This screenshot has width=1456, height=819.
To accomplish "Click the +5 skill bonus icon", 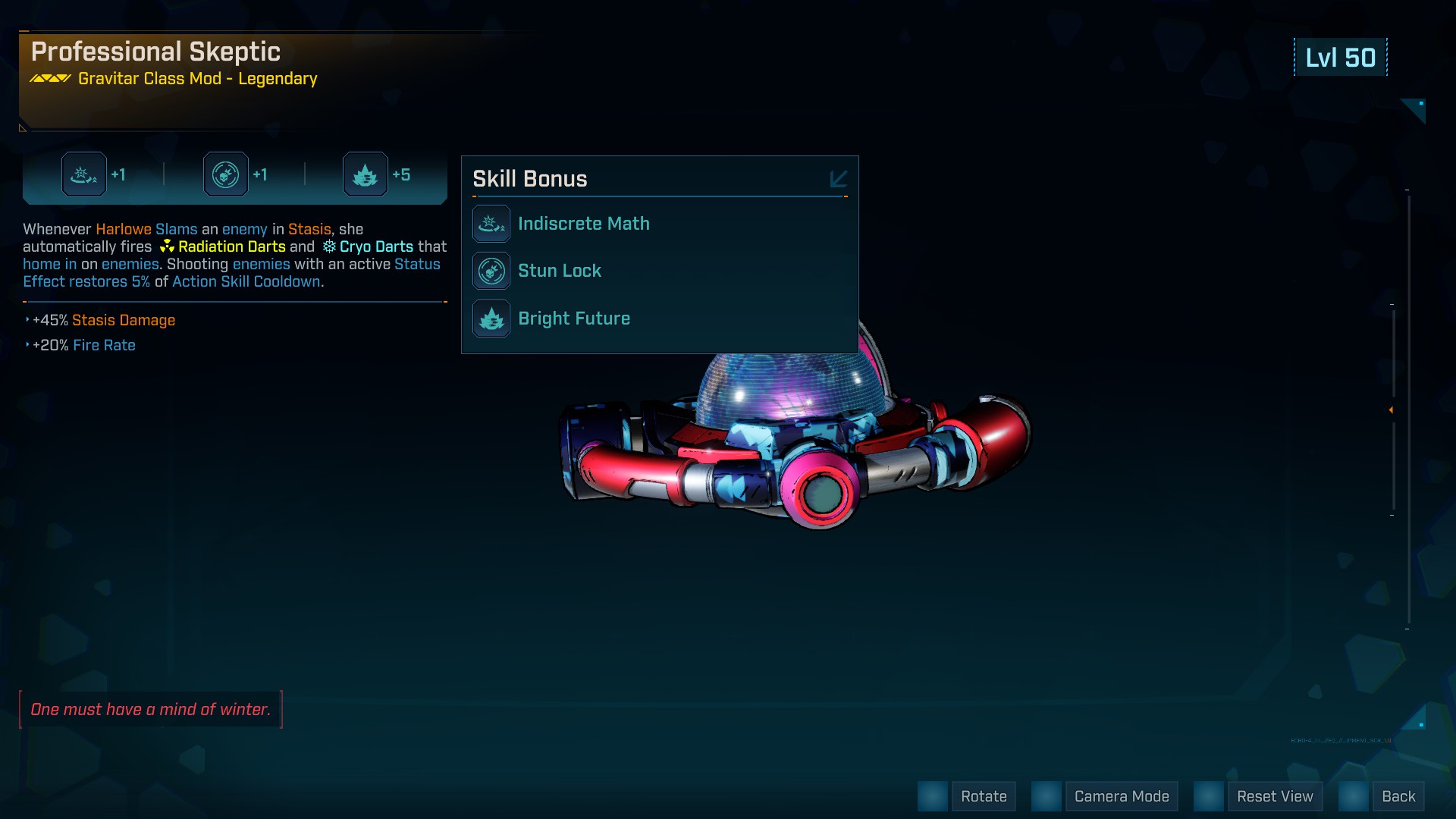I will [366, 174].
